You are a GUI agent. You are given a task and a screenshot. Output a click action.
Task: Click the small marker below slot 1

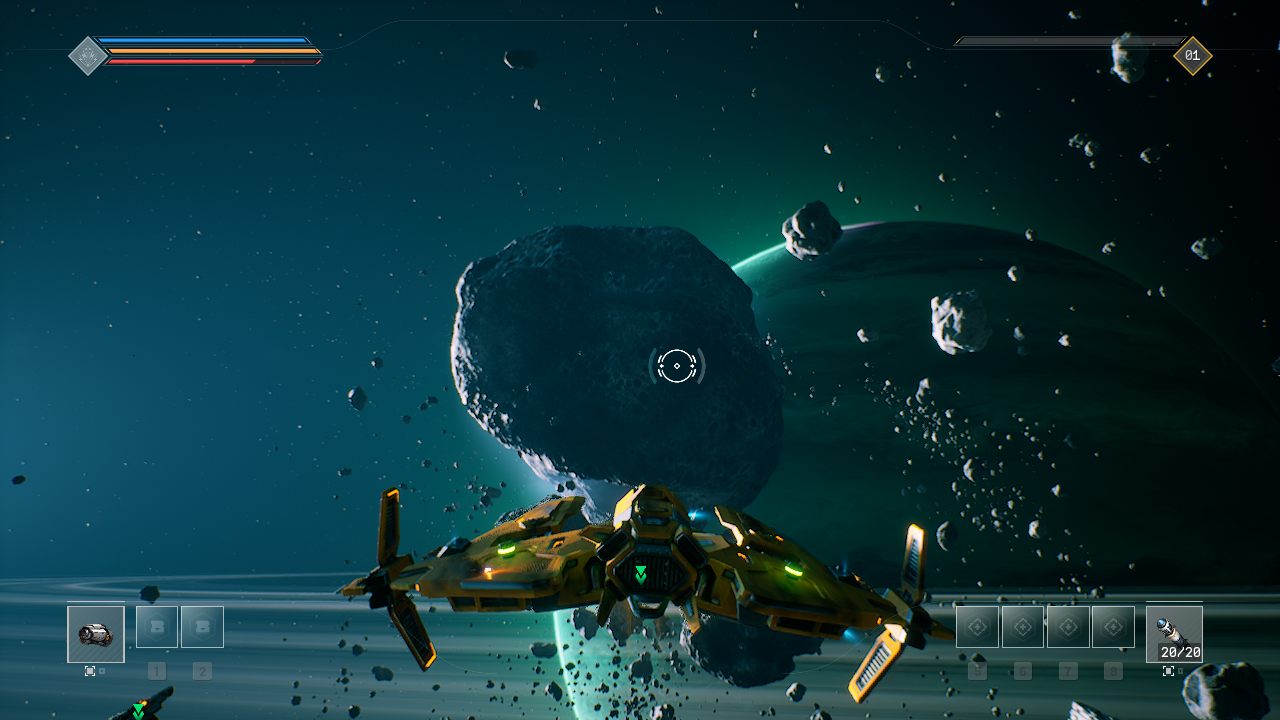click(x=157, y=671)
